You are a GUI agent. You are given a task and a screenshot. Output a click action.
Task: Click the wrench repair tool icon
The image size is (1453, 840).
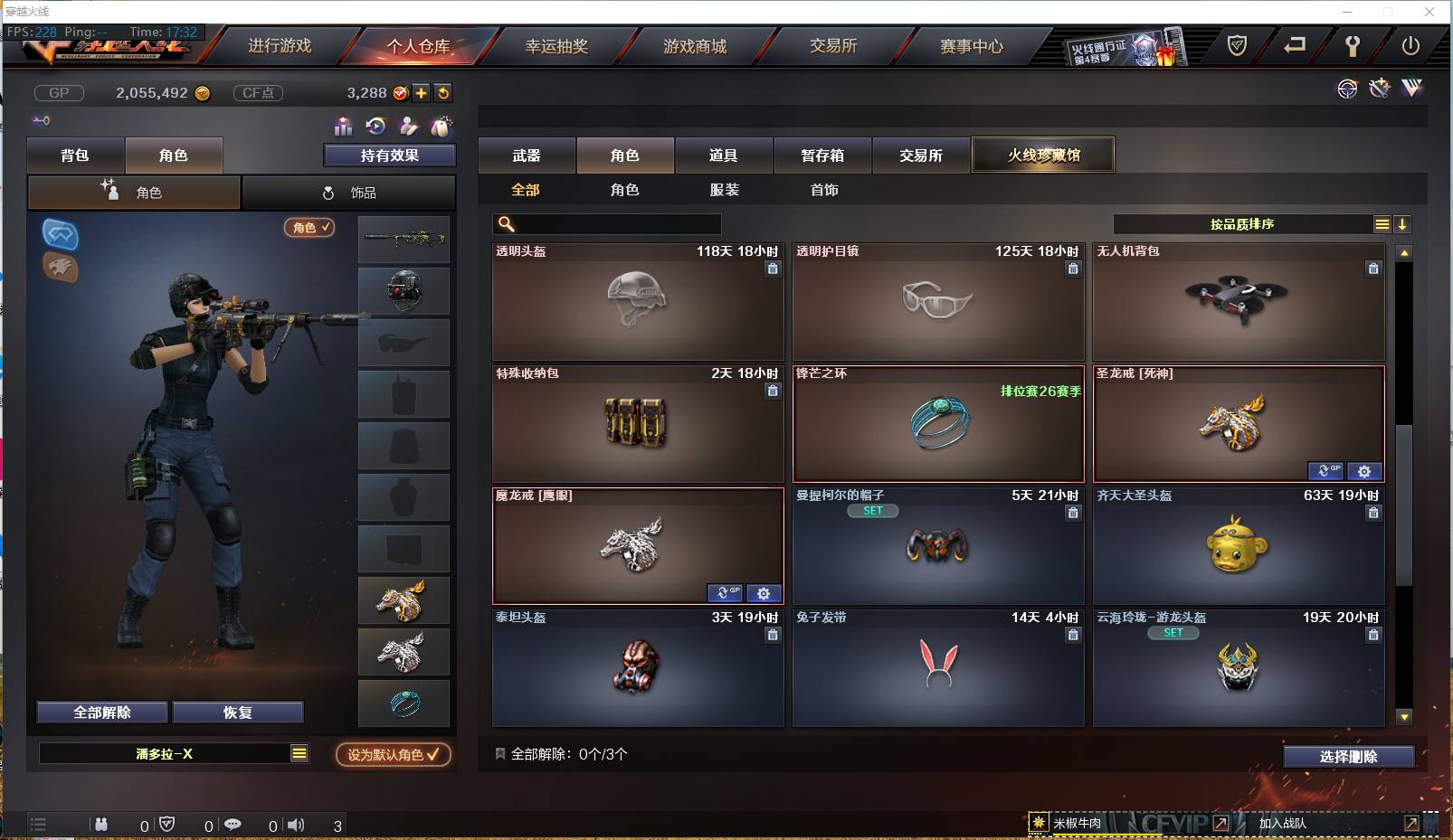[1380, 89]
